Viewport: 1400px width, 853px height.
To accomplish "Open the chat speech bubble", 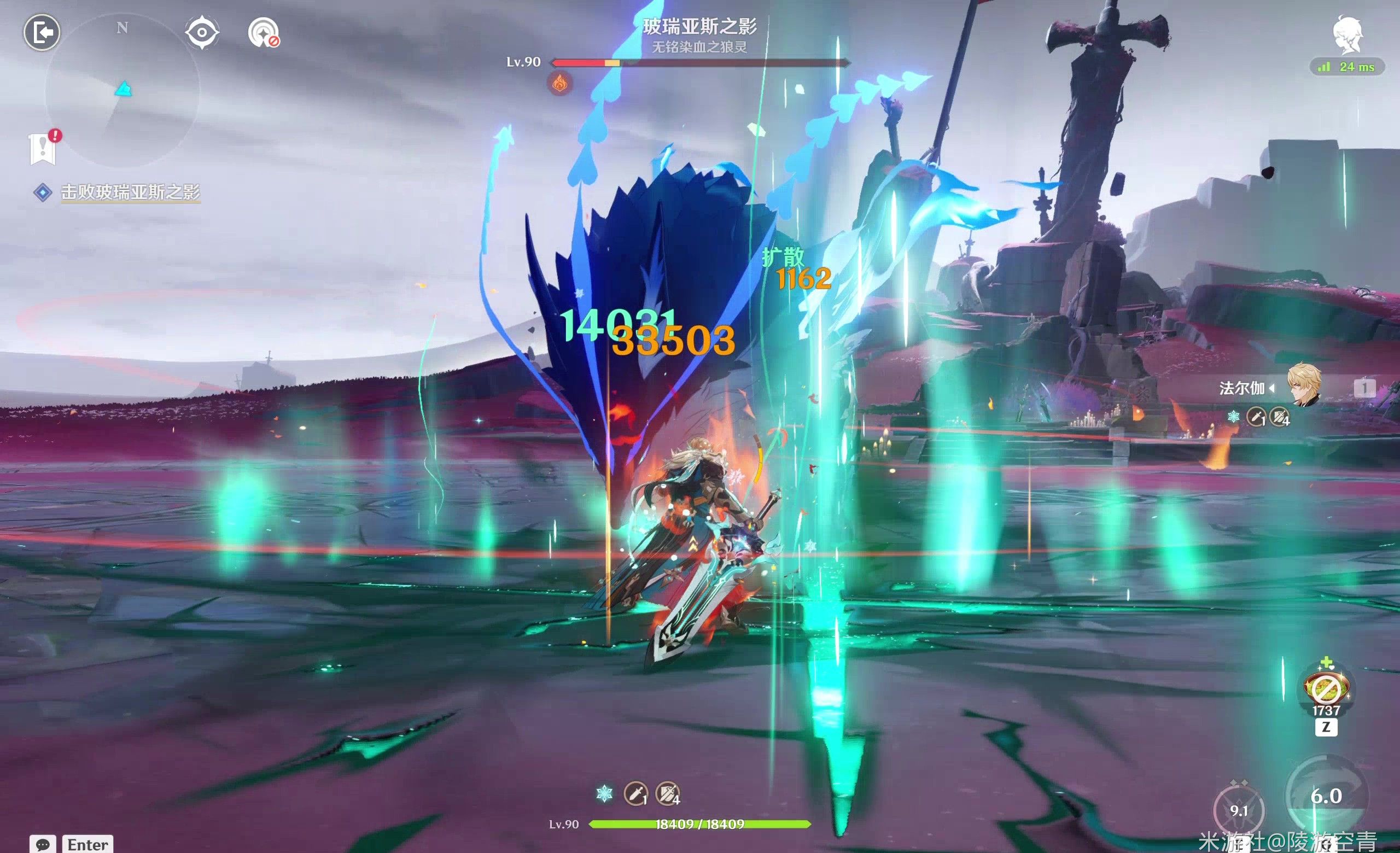I will tap(43, 844).
